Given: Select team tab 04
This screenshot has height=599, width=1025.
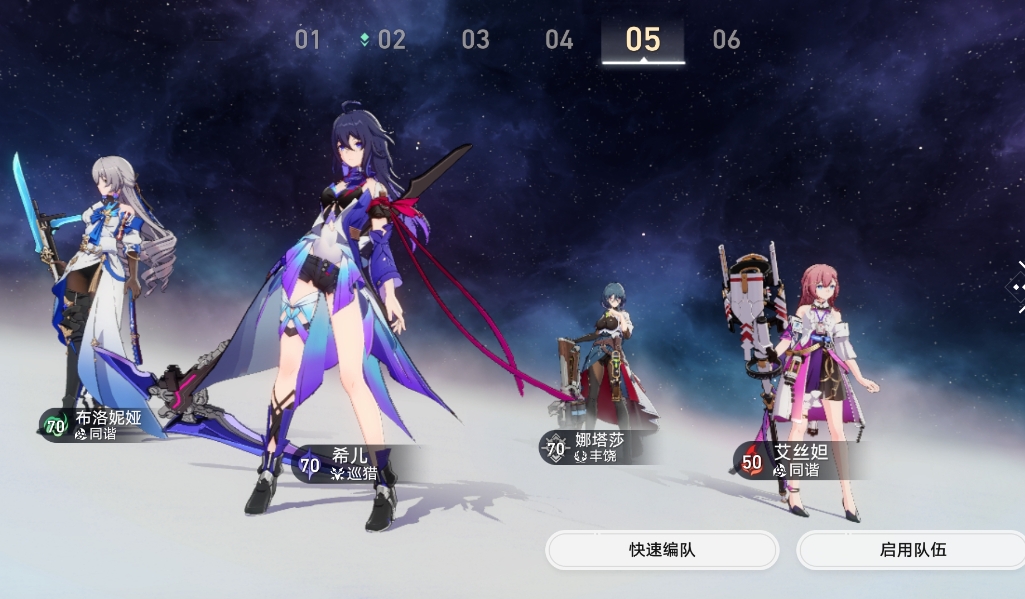Looking at the screenshot, I should click(559, 40).
